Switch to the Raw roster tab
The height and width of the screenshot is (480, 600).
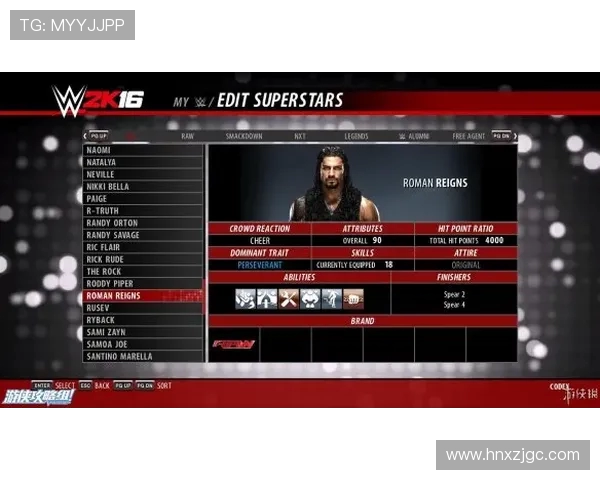pos(187,135)
